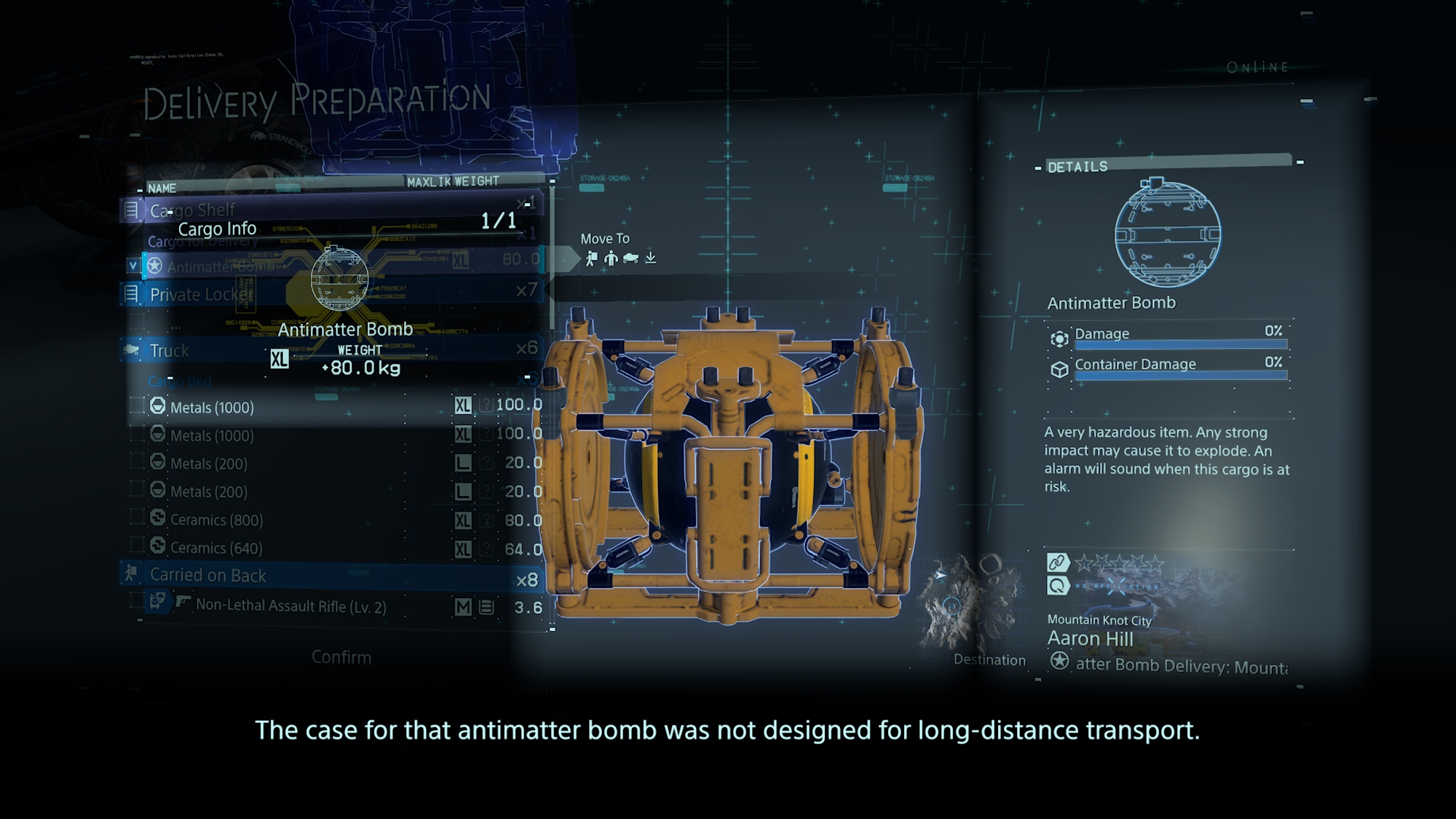Screen dimensions: 1456x819
Task: Select the Antimatter Bomb Delivery order entry
Action: click(1179, 665)
